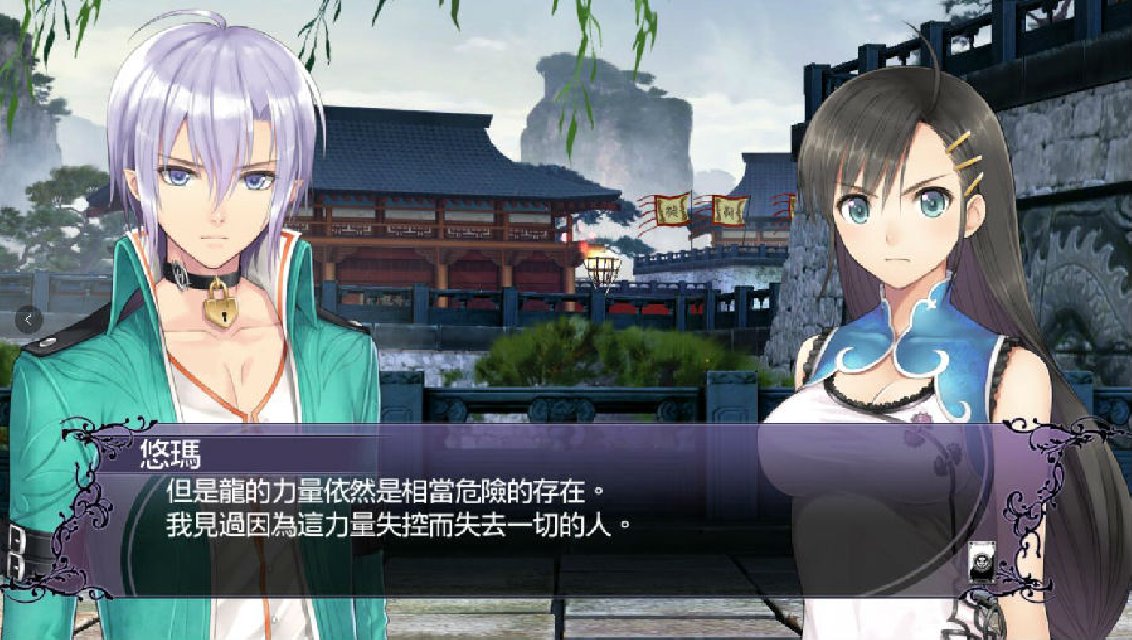The width and height of the screenshot is (1132, 640).
Task: Click the previous-image arrow in the round overlay
Action: [29, 320]
